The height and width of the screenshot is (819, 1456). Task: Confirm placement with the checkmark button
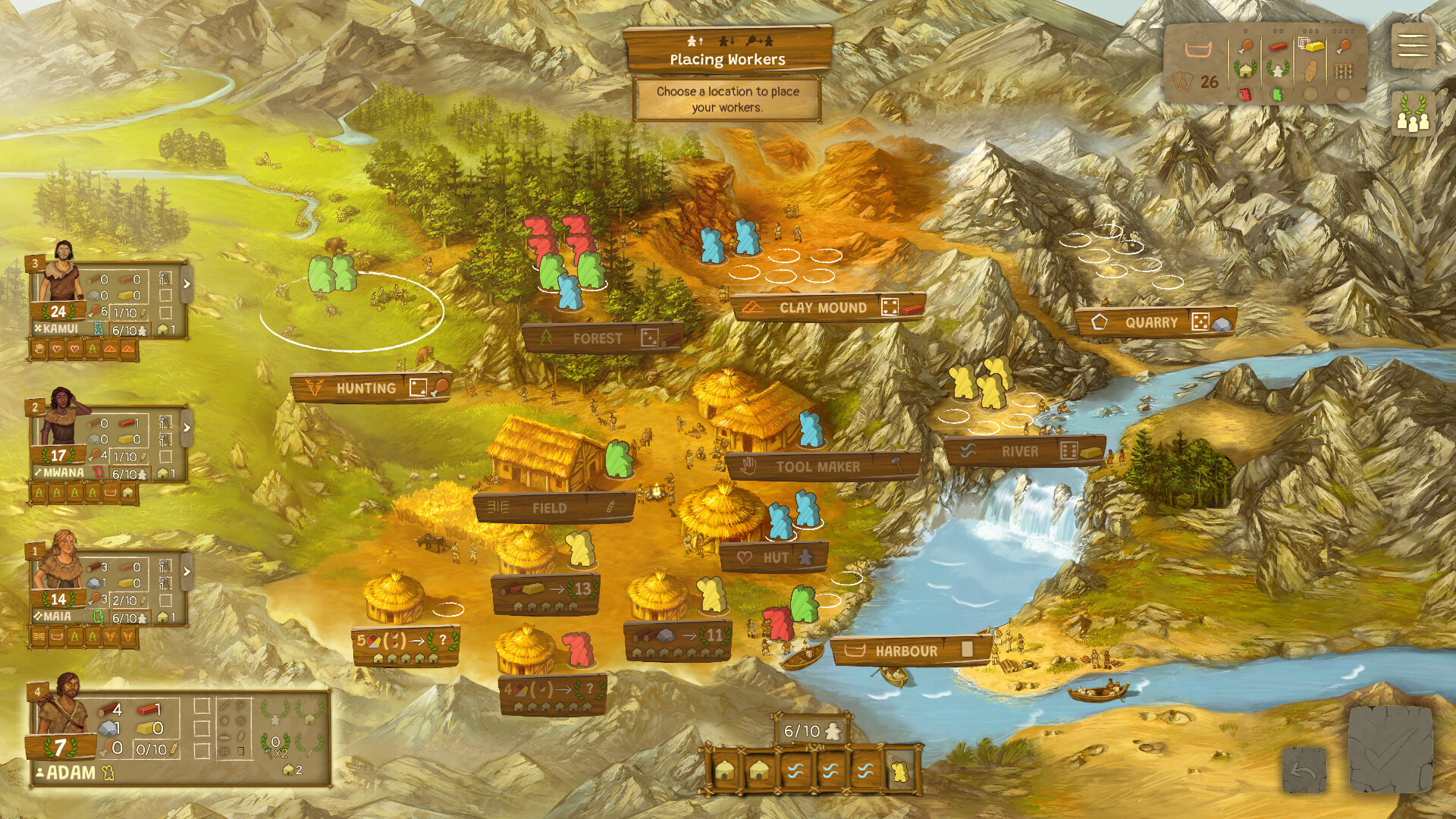point(1390,751)
